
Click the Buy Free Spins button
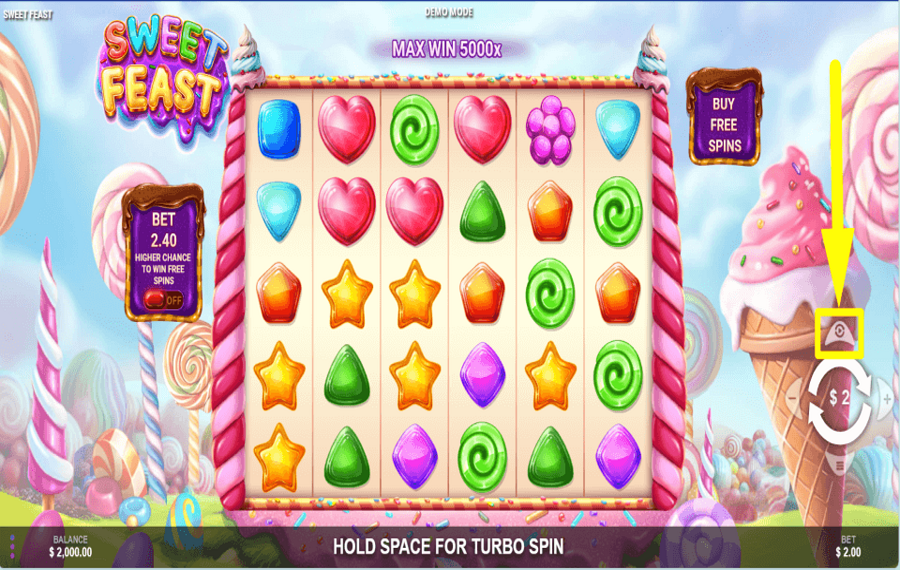(x=724, y=125)
